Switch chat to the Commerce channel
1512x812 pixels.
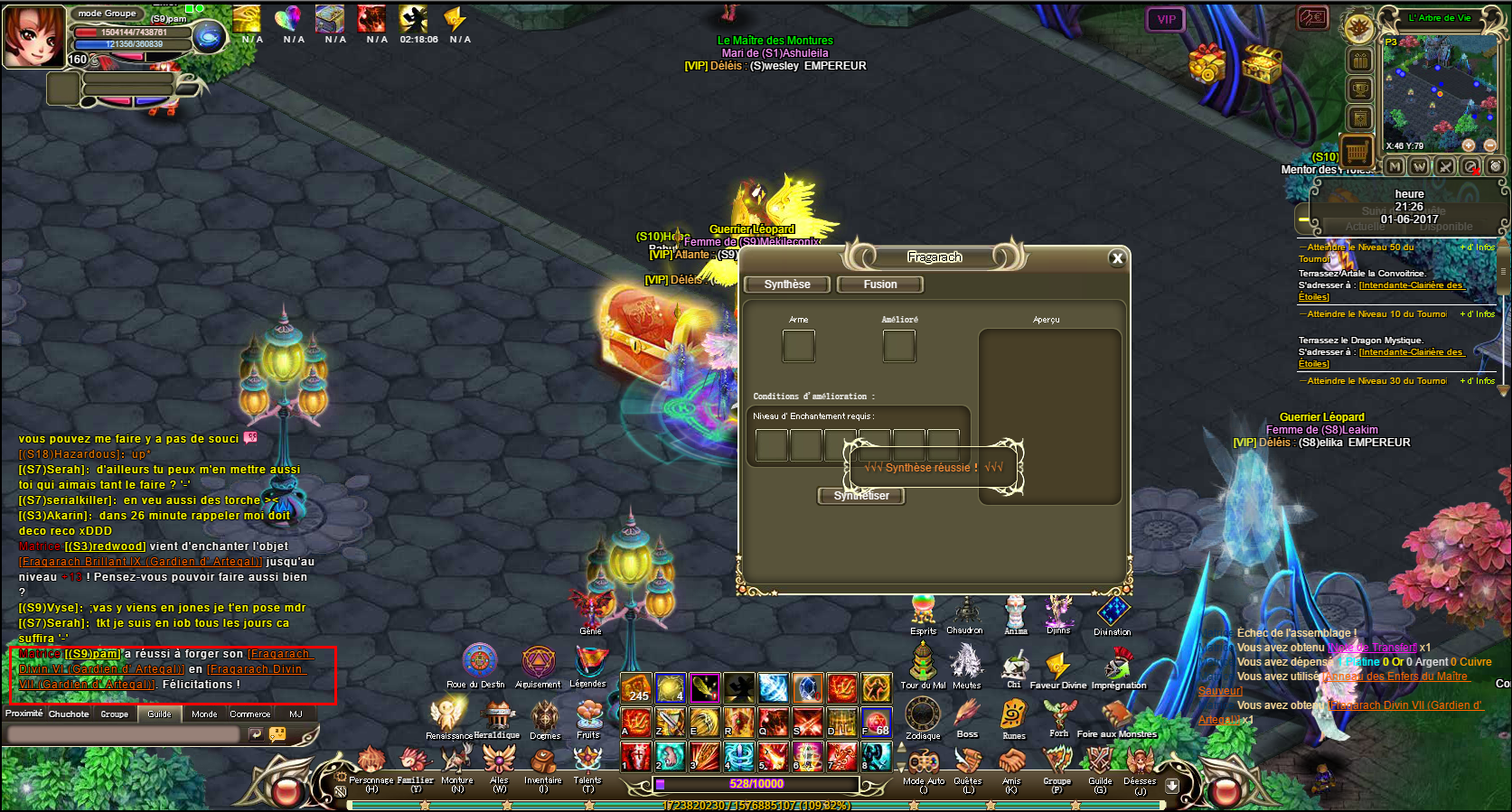pos(249,714)
